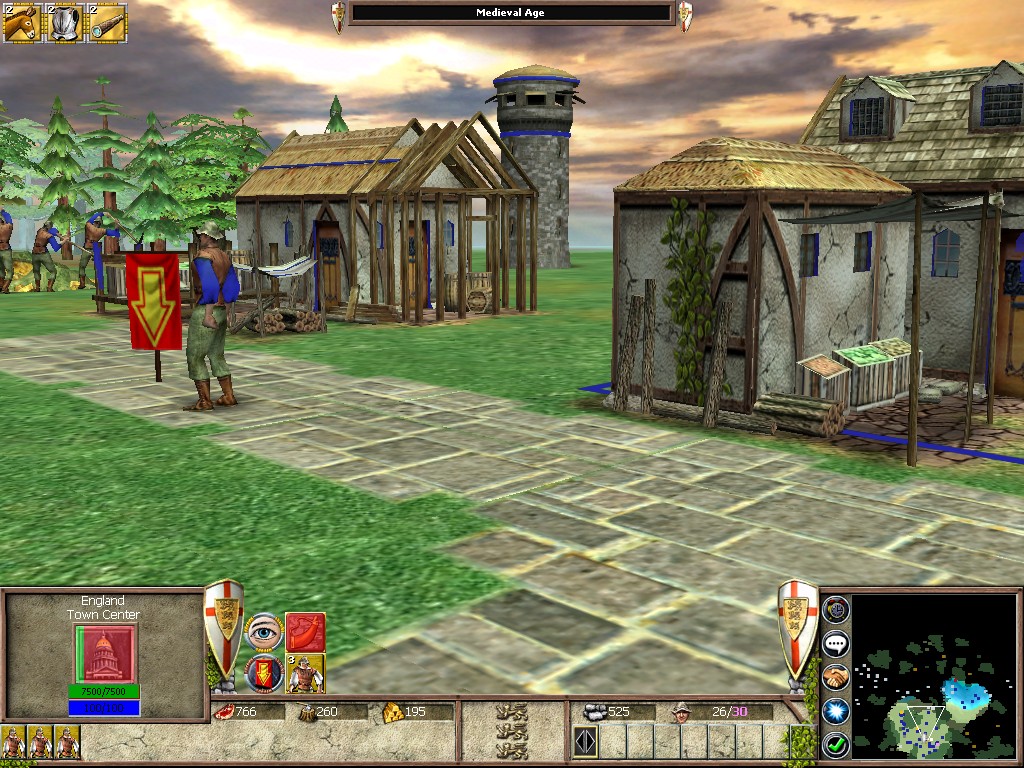This screenshot has width=1024, height=768.
Task: Click the Medieval Age banner
Action: tap(512, 13)
